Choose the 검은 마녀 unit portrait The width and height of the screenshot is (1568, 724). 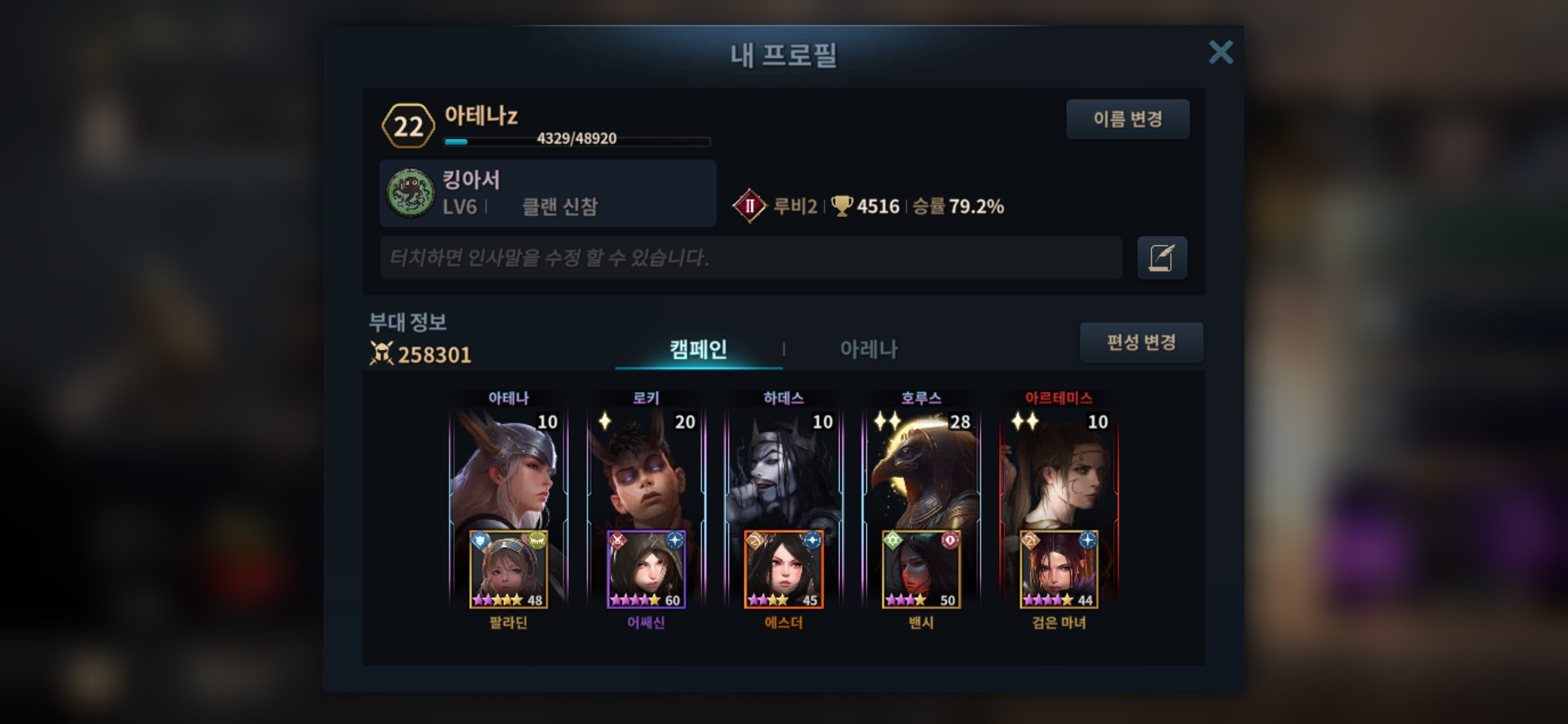(x=1059, y=570)
